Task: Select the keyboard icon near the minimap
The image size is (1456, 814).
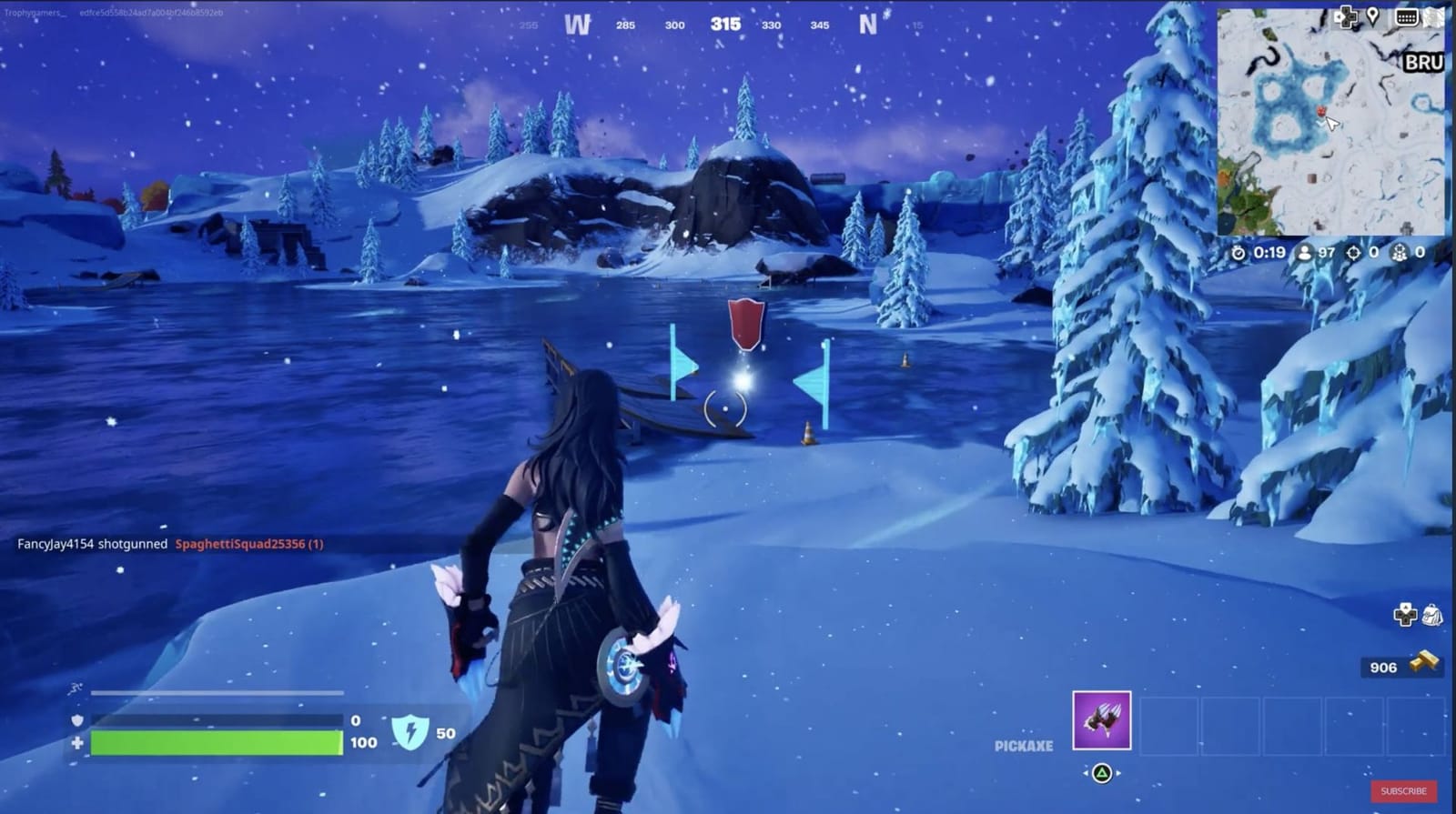Action: click(1405, 17)
